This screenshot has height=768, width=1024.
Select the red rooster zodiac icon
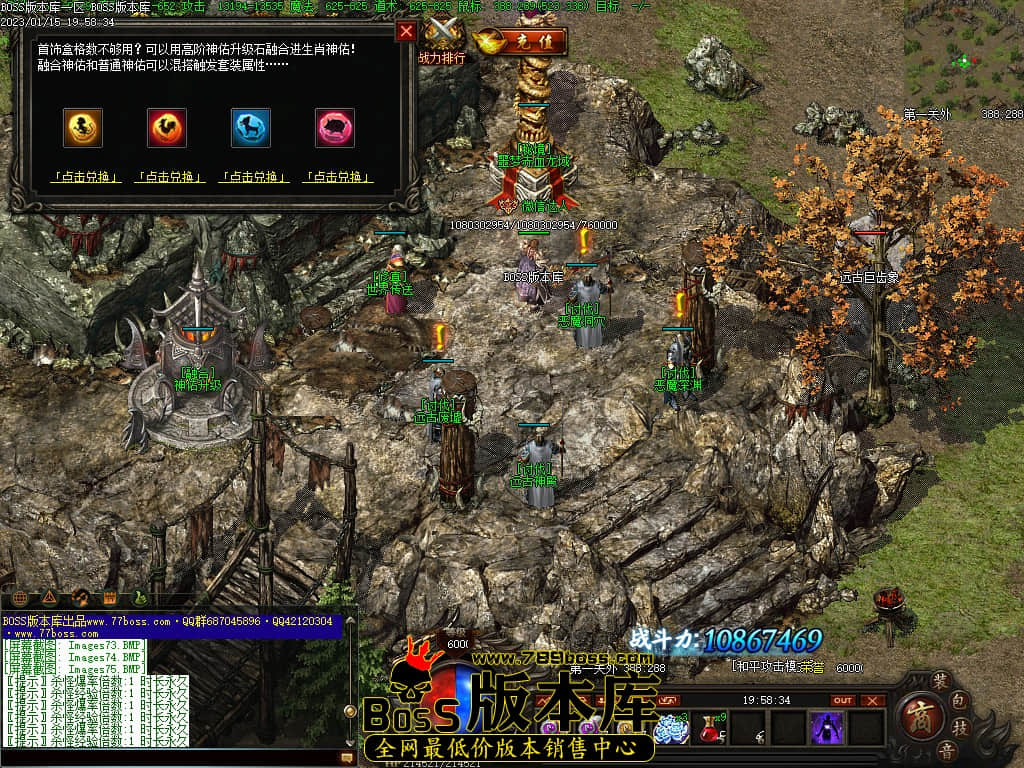(x=167, y=128)
